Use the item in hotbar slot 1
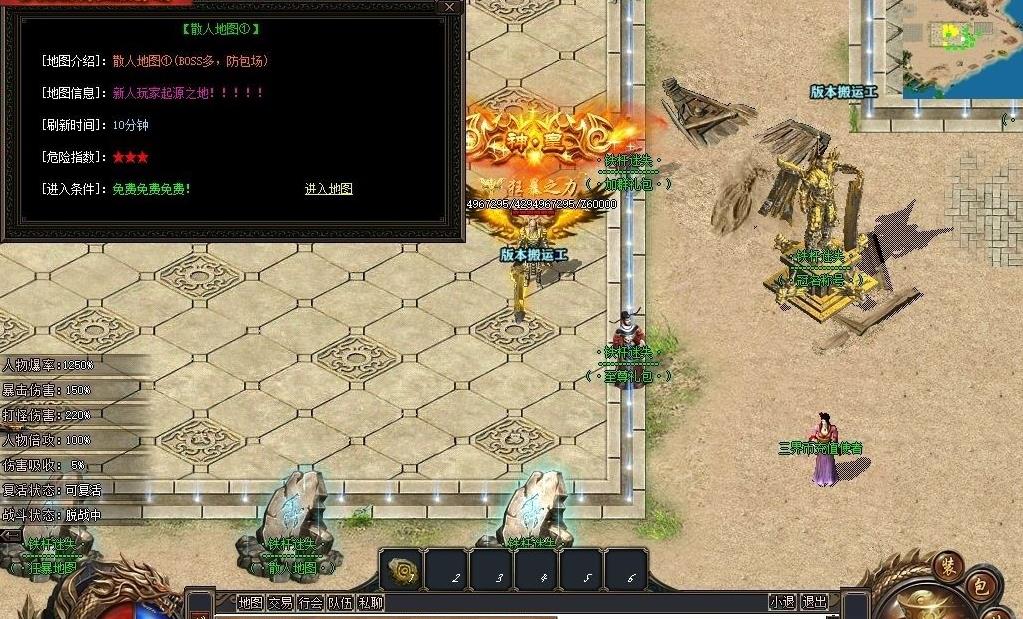1023x619 pixels. (x=404, y=570)
